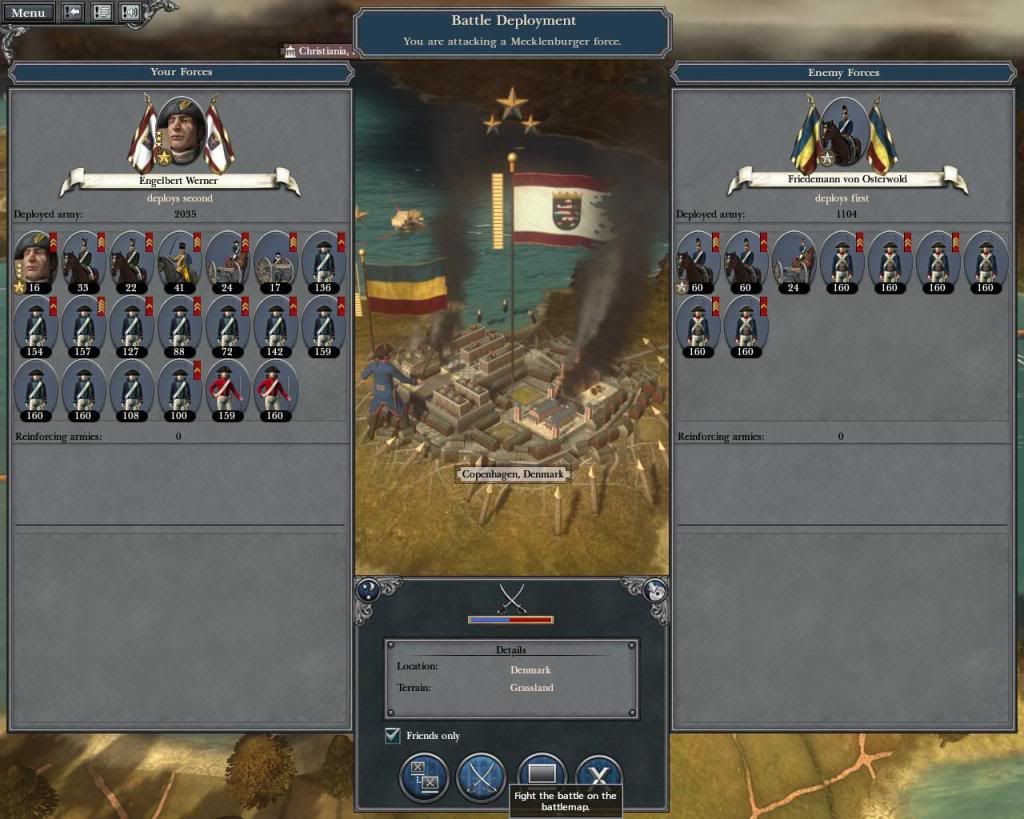Viewport: 1024px width, 819px height.
Task: Open the exclamation list toolbar icon
Action: pos(101,13)
